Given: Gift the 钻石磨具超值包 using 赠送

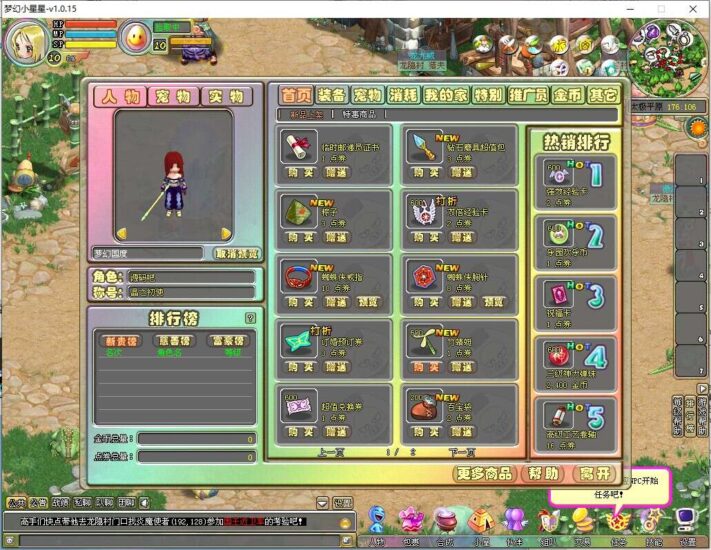Looking at the screenshot, I should 459,170.
